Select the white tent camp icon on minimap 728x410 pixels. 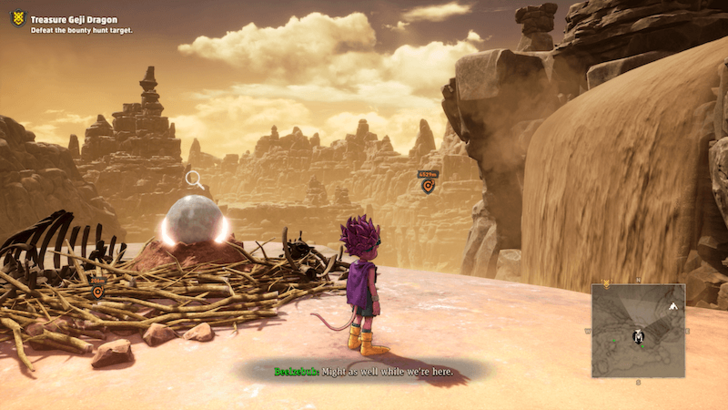coord(673,304)
